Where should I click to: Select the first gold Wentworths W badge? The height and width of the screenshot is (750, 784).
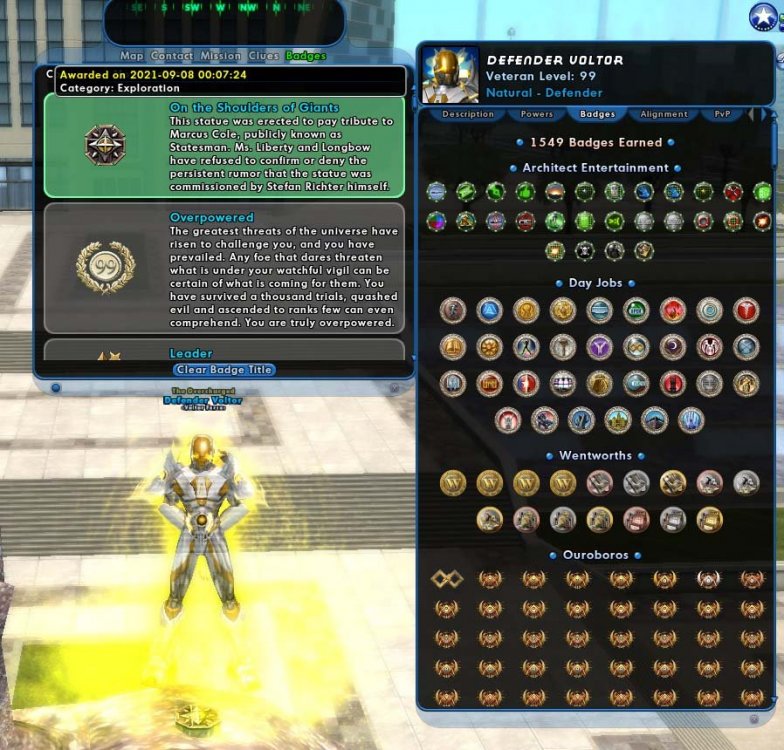click(453, 484)
